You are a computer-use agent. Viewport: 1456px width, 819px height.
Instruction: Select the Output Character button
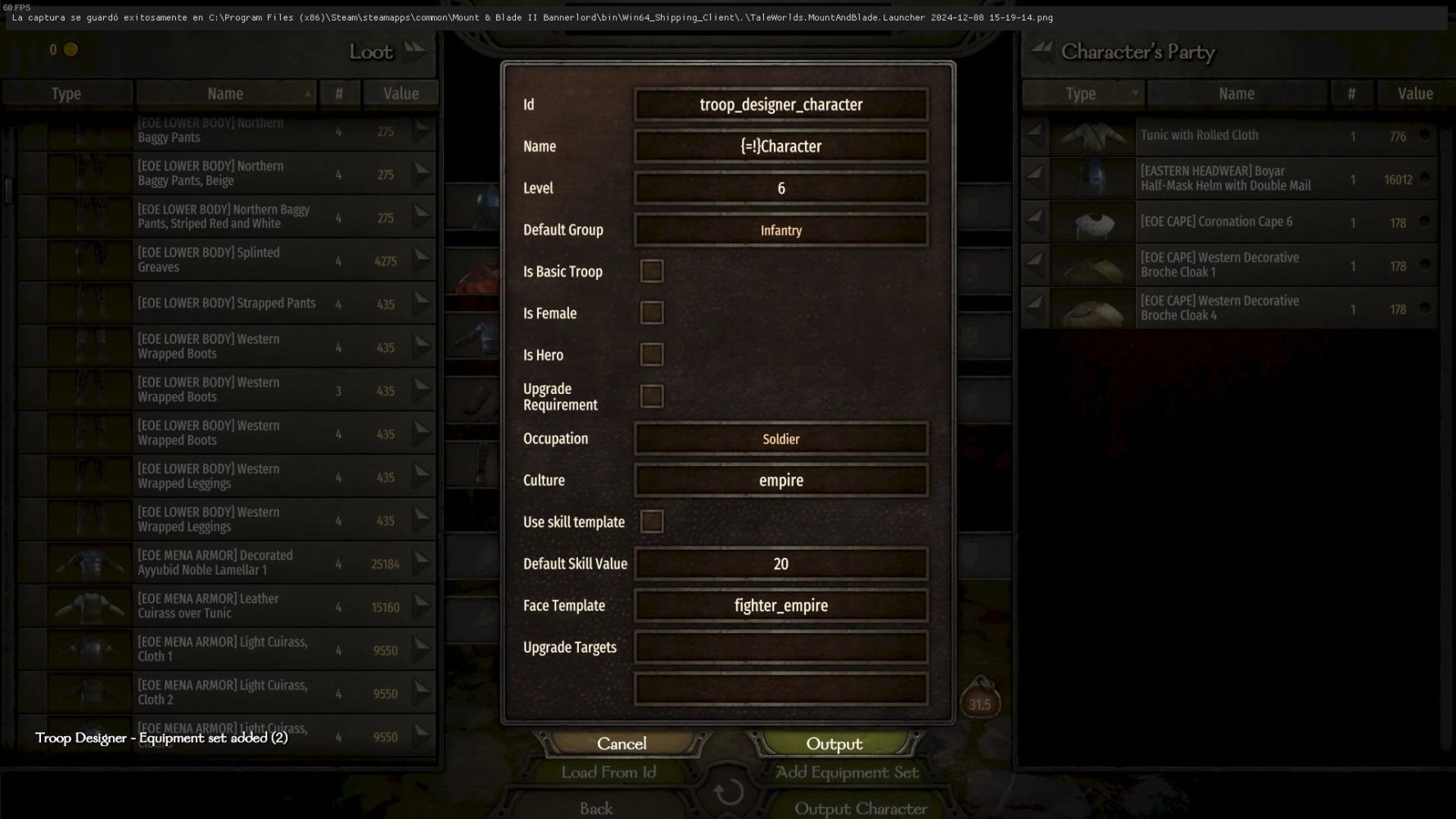click(861, 808)
